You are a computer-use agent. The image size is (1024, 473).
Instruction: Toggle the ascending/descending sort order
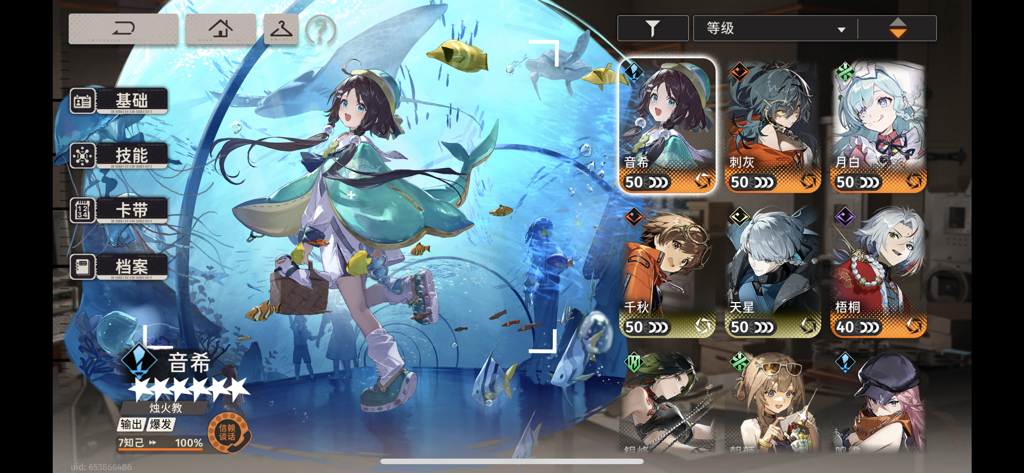coord(897,29)
